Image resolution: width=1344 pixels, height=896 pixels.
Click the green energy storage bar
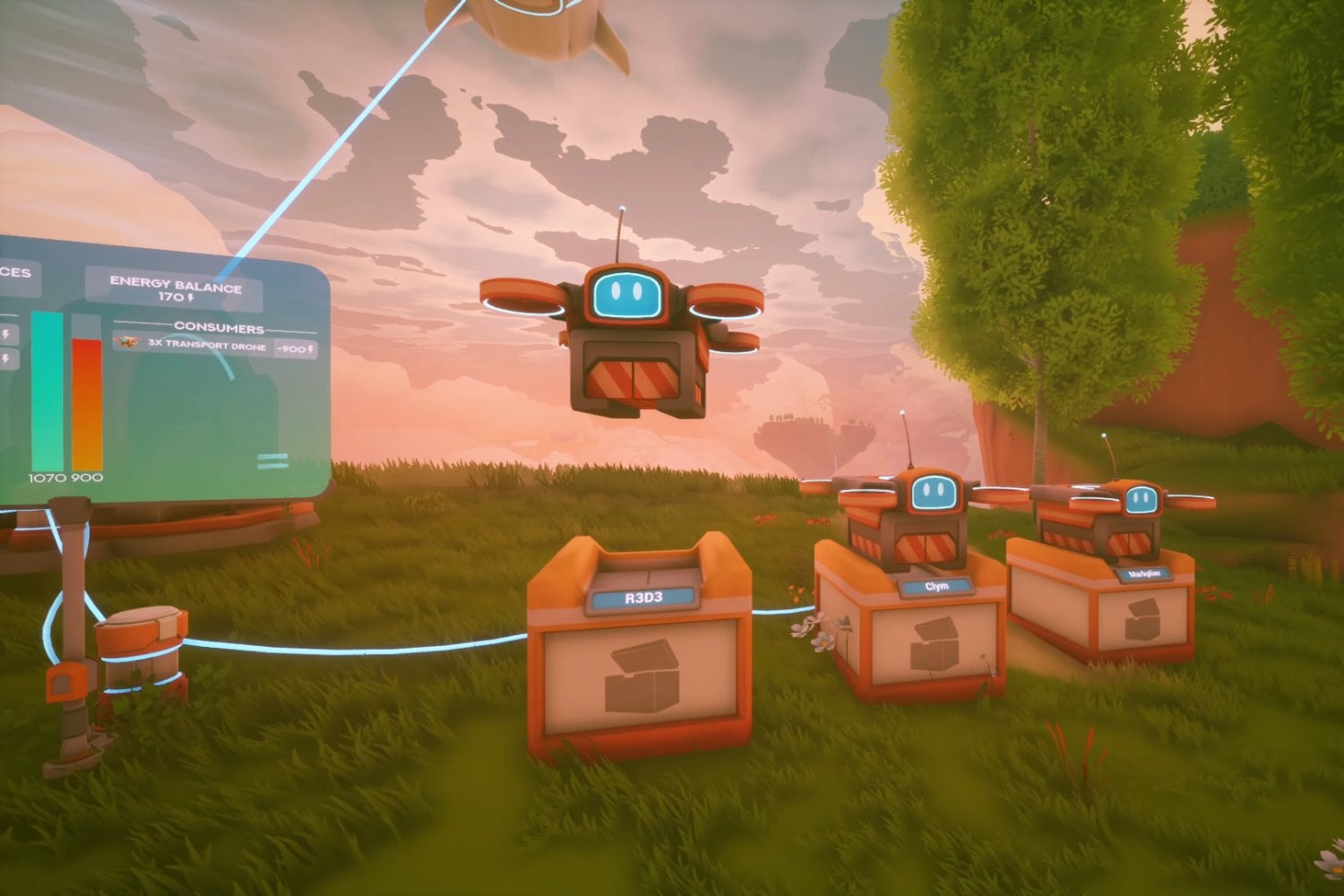point(47,389)
